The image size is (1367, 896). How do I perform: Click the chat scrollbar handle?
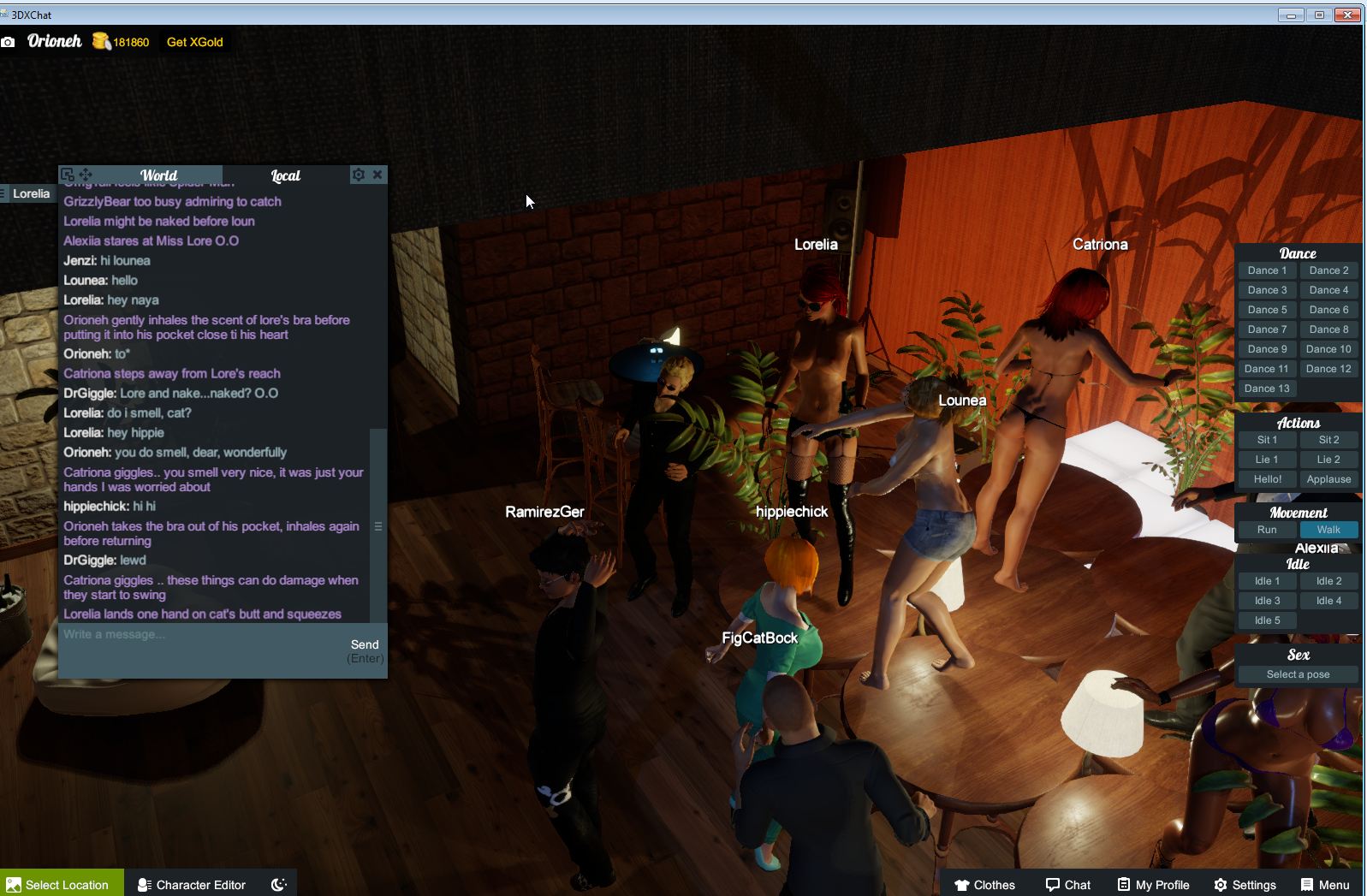click(x=377, y=527)
